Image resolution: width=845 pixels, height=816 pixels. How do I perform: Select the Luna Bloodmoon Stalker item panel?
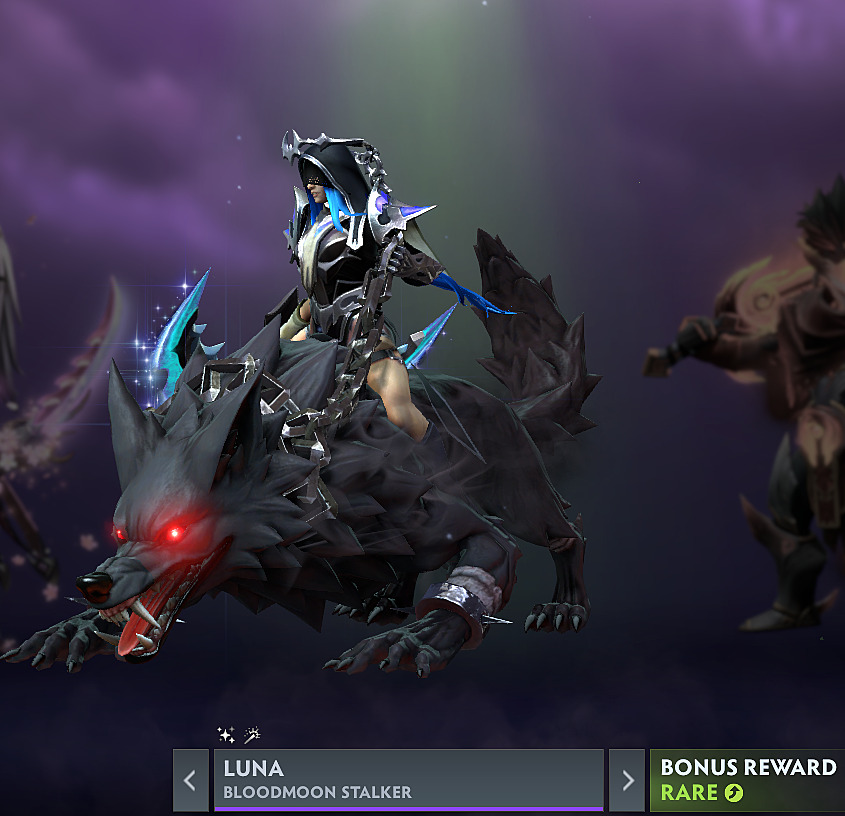tap(408, 780)
